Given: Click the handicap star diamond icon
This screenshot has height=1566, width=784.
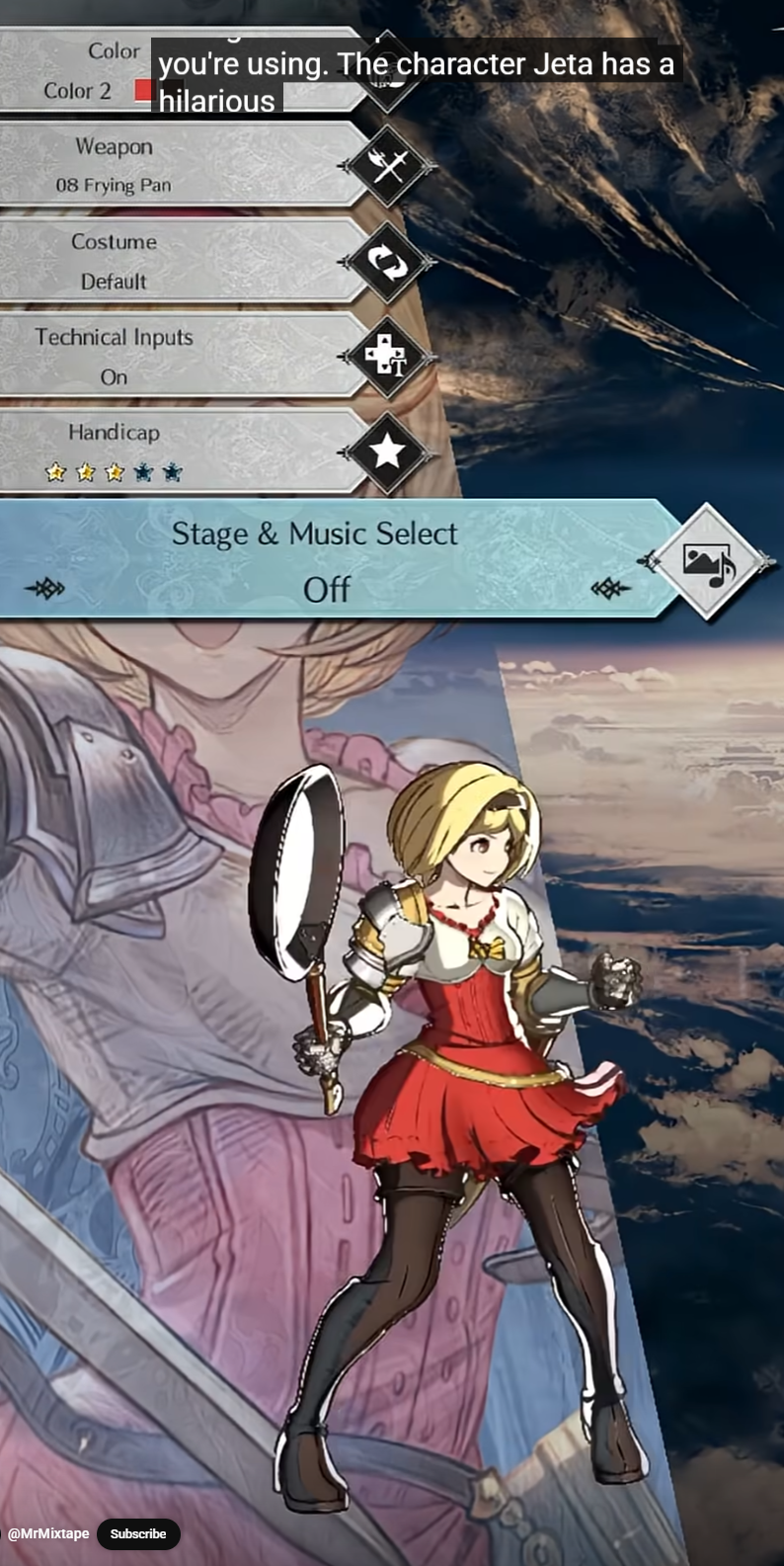Looking at the screenshot, I should [x=388, y=452].
